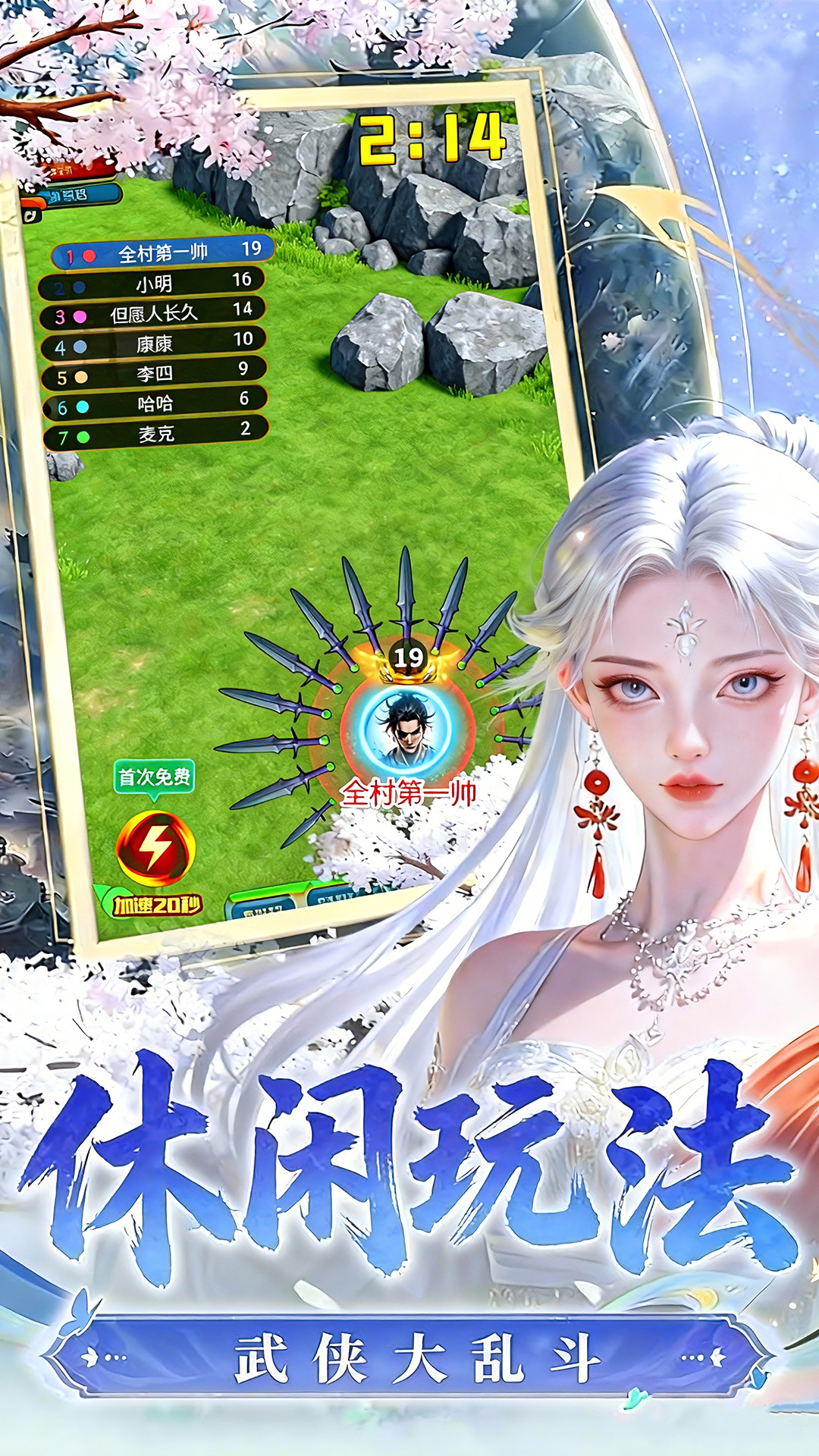Choose the 但愿人长久 leaderboard entry
The width and height of the screenshot is (819, 1456).
(x=153, y=312)
